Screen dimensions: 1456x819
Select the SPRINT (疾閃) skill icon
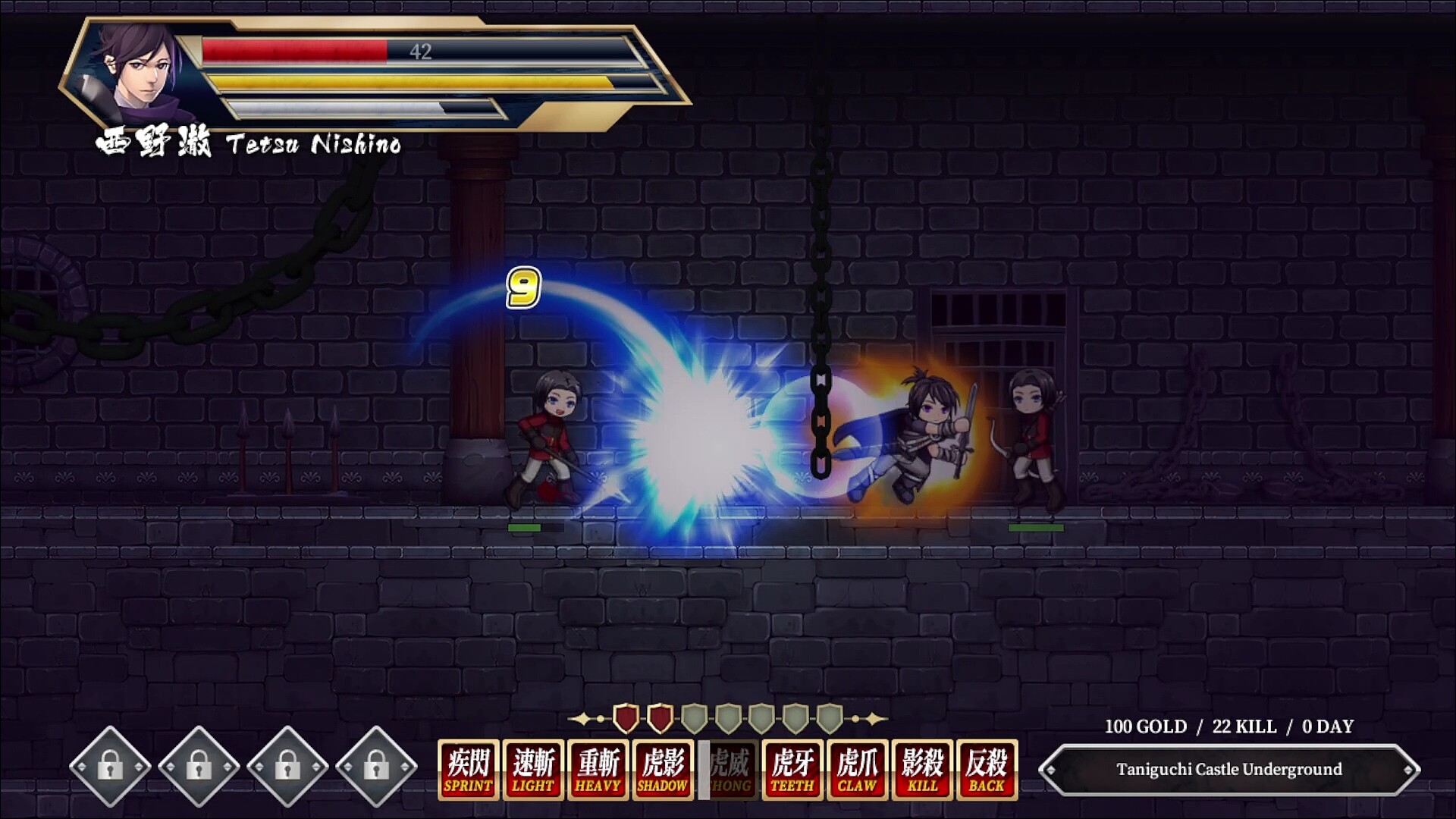click(466, 768)
